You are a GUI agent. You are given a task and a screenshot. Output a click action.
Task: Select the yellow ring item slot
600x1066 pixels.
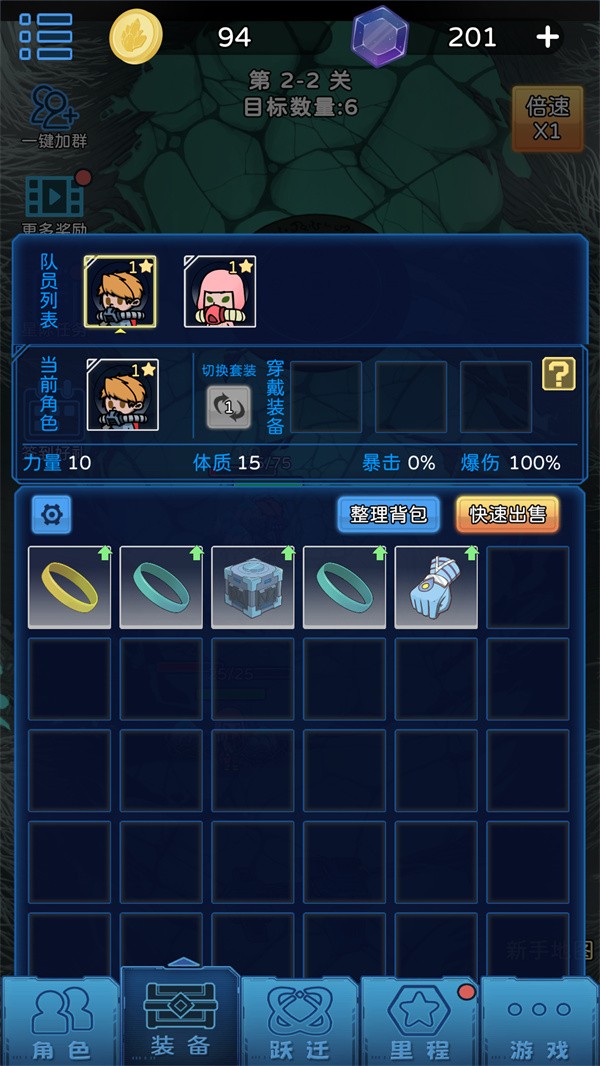point(70,587)
